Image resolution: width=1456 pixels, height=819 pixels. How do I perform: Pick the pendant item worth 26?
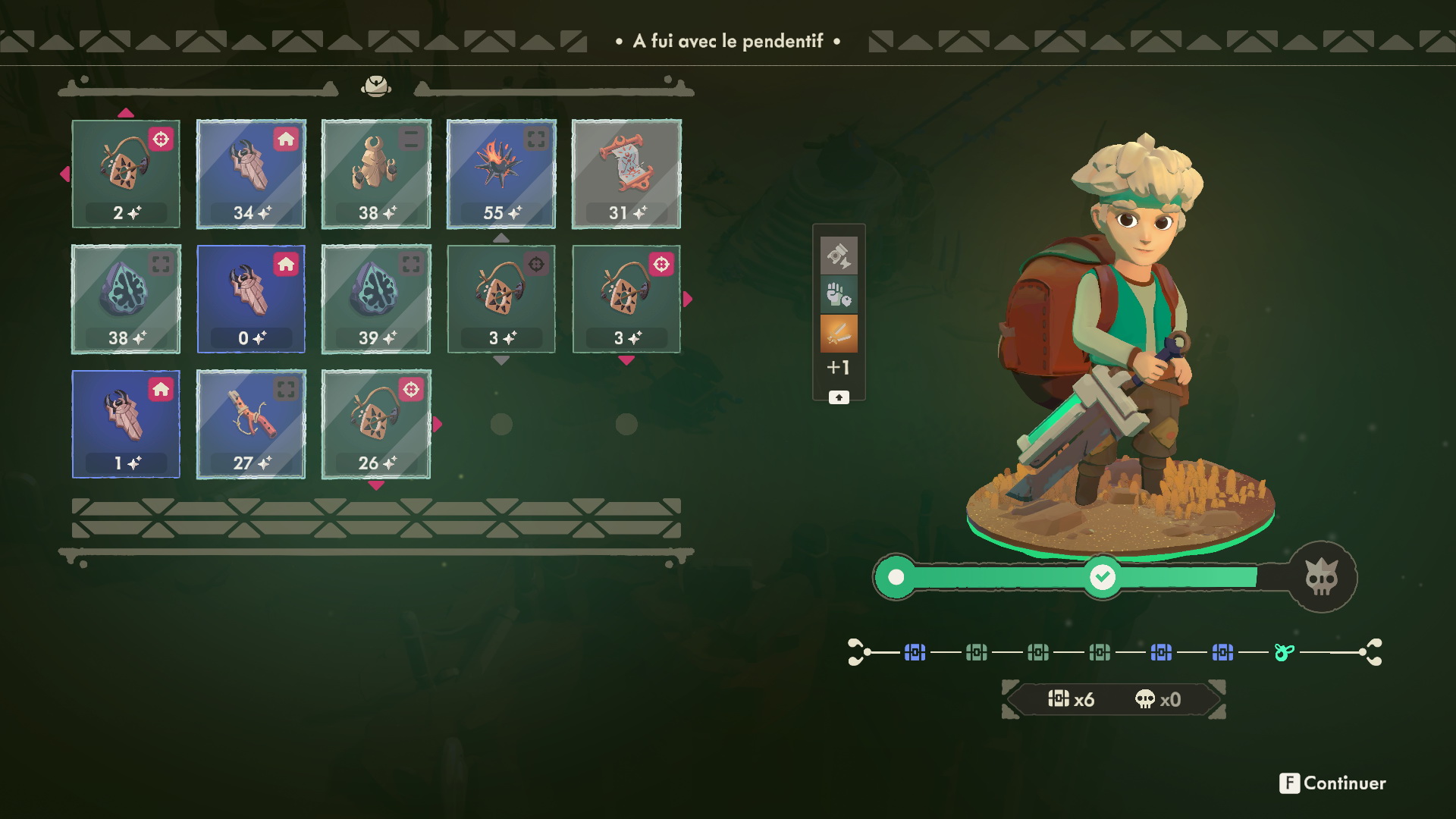(376, 424)
